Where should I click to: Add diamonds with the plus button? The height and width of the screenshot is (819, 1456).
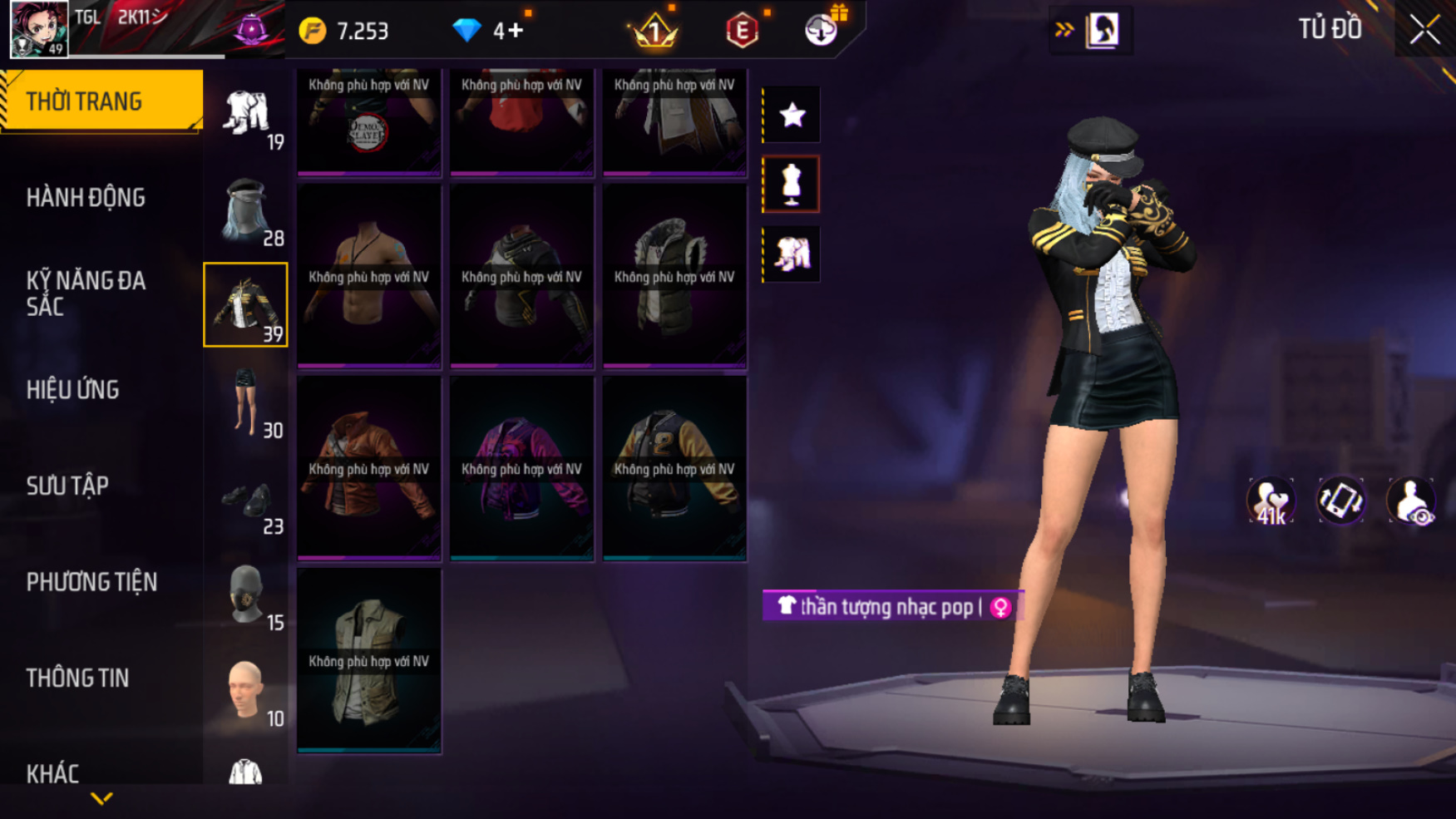pos(516,31)
